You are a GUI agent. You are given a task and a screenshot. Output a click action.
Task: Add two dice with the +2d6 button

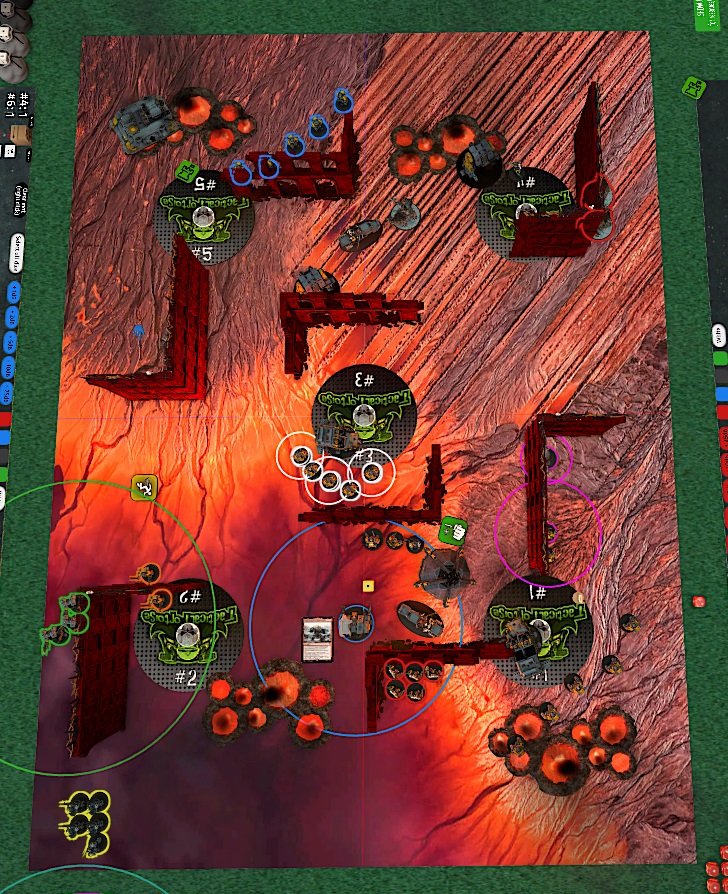11,316
